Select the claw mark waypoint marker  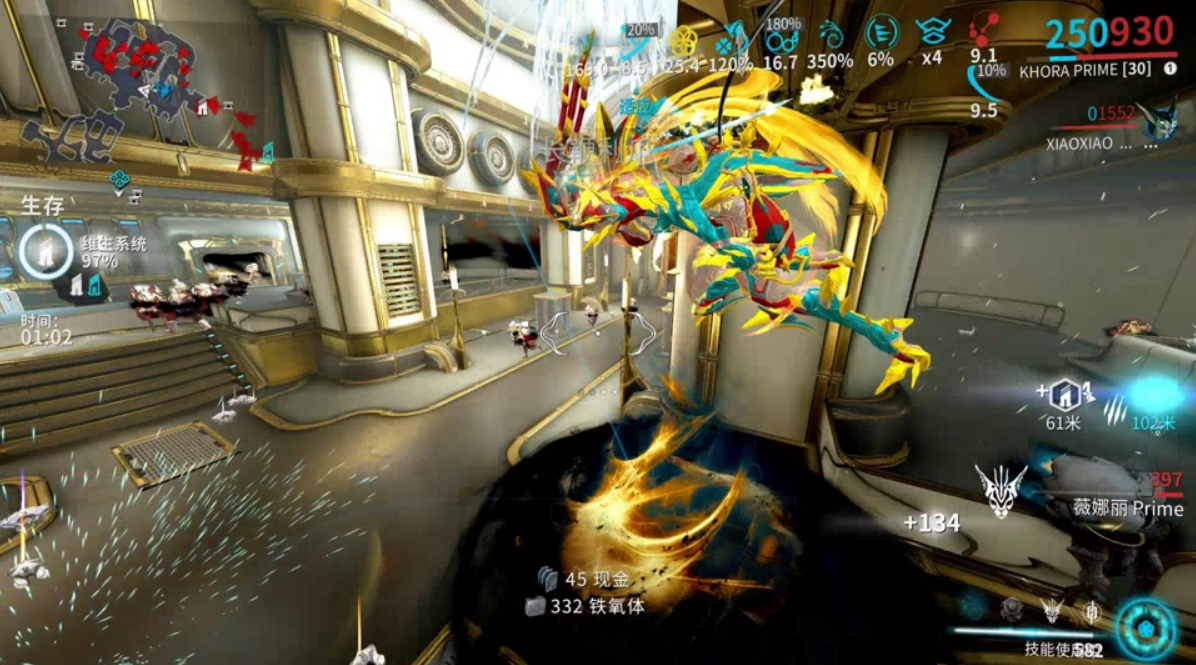coord(1114,408)
